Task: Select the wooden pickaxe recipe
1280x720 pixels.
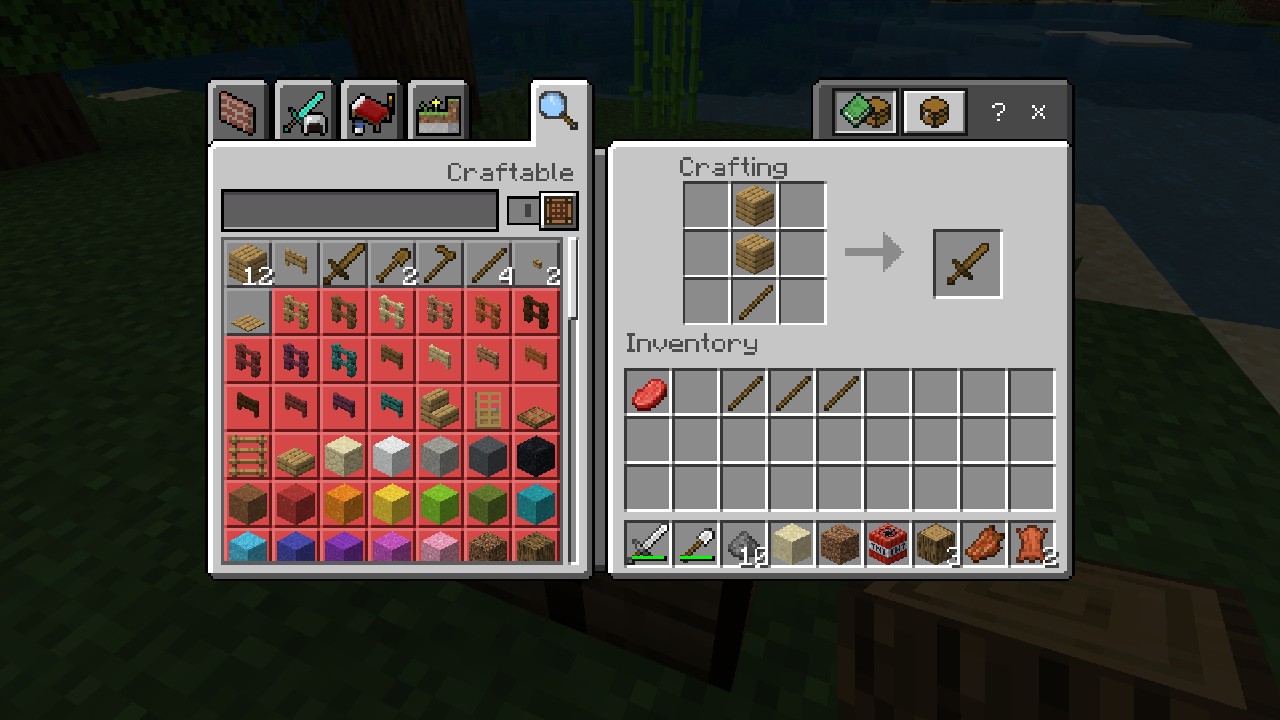Action: [x=440, y=263]
